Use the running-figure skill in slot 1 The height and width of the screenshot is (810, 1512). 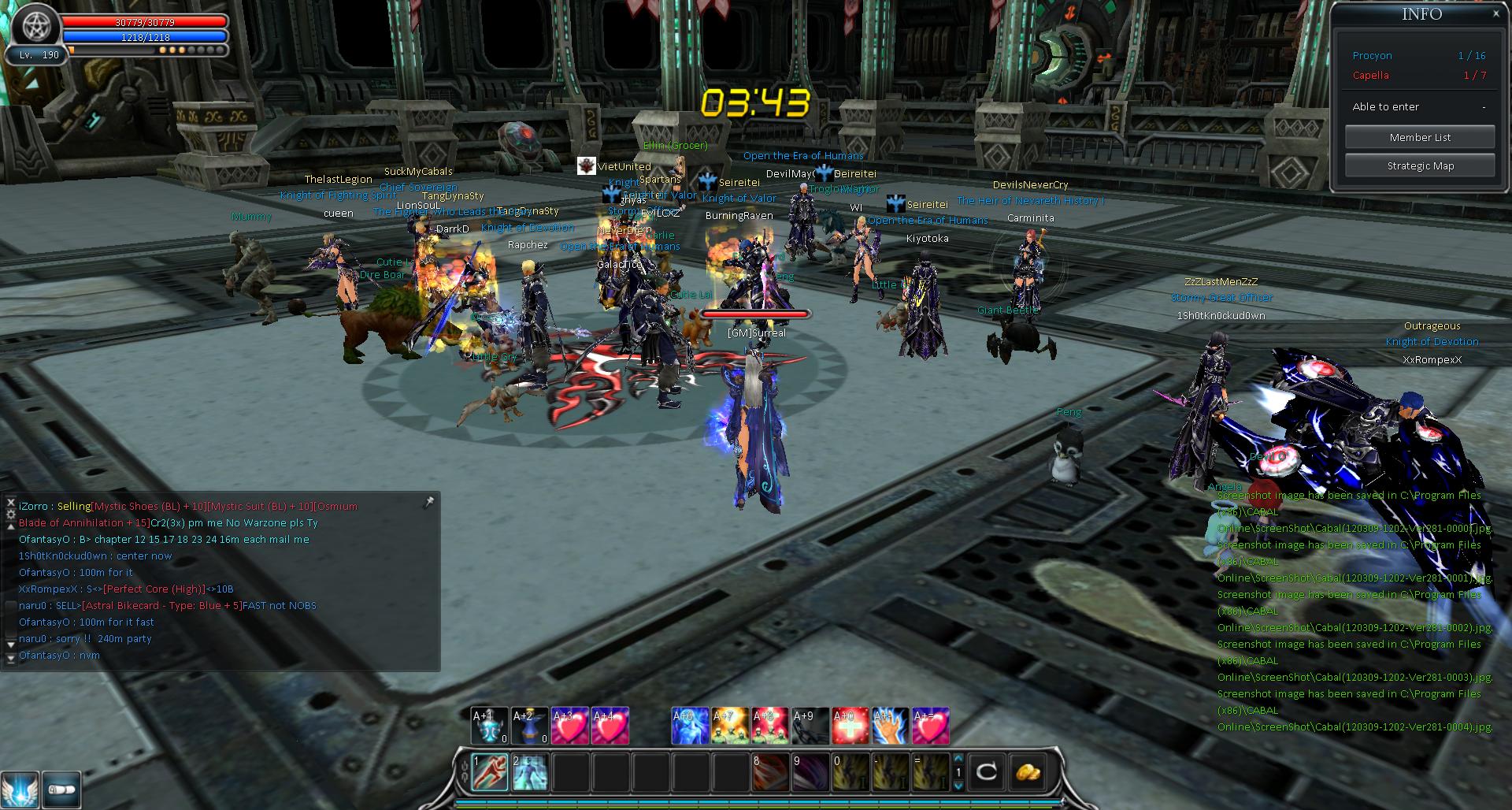(489, 771)
